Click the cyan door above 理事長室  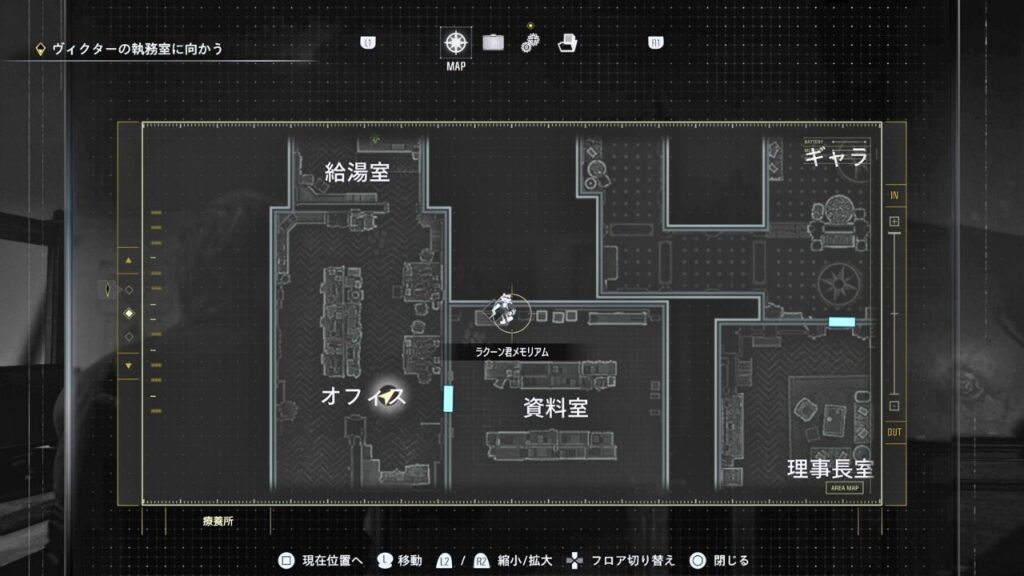click(842, 322)
